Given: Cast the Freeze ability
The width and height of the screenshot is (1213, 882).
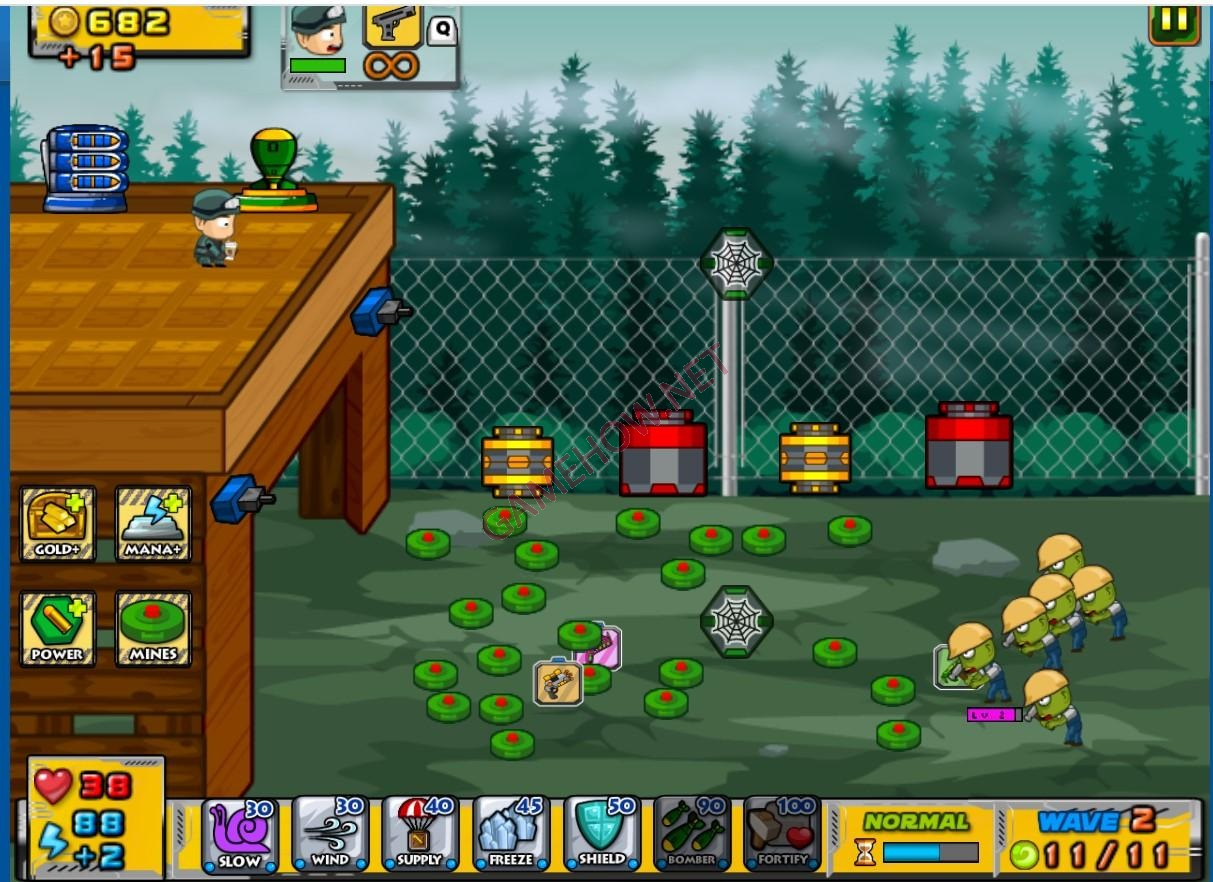Looking at the screenshot, I should pos(510,834).
